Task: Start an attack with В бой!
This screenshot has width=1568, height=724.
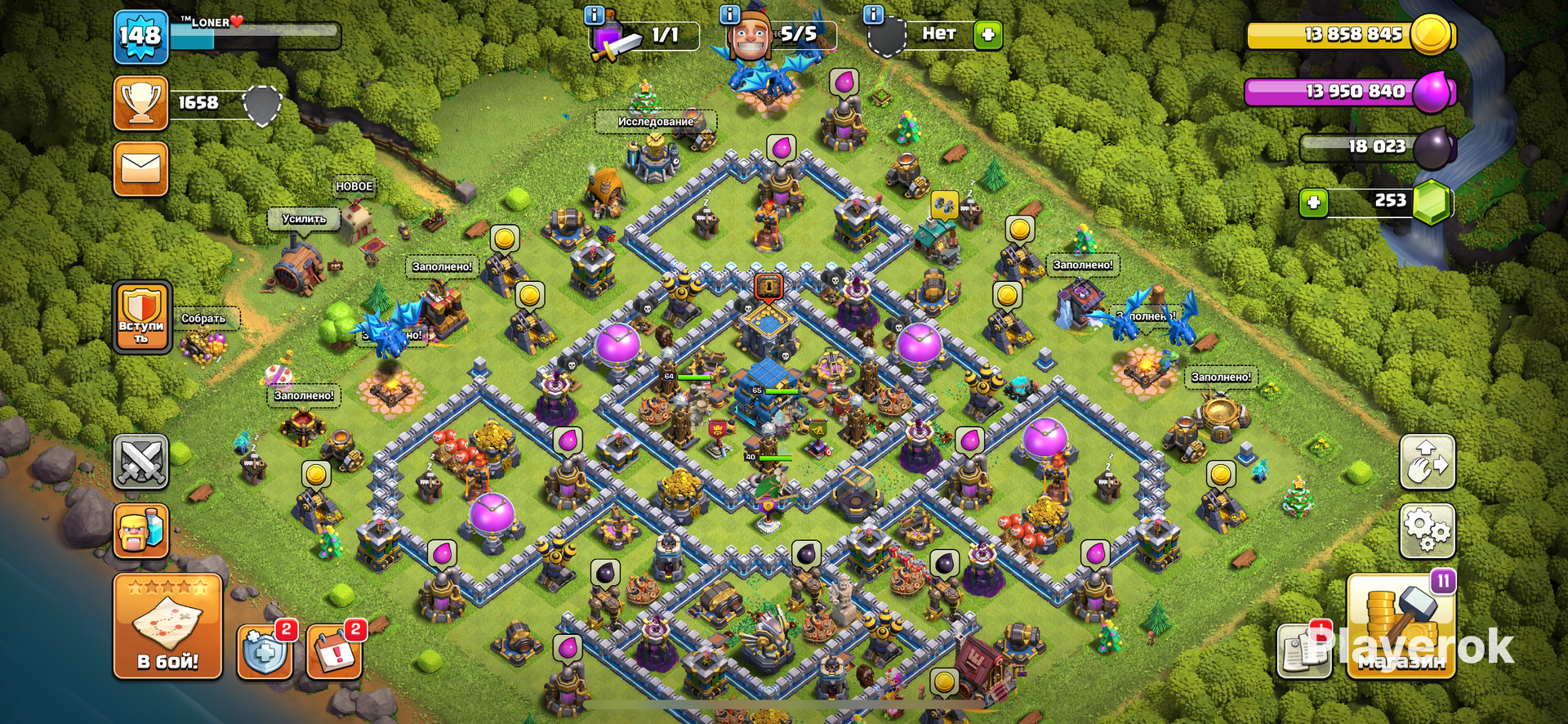Action: tap(167, 627)
